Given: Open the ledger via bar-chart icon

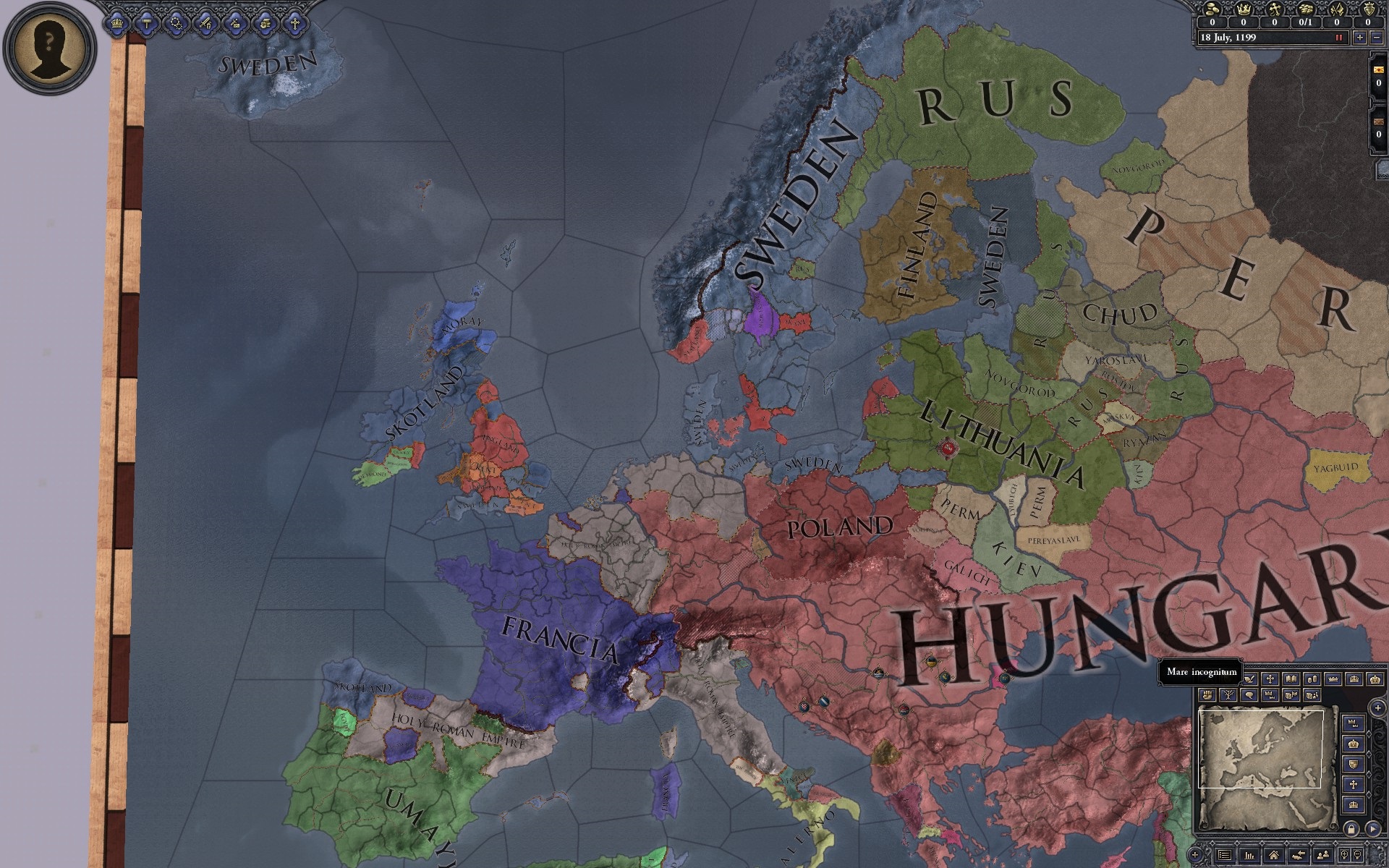Looking at the screenshot, I should tap(1250, 856).
